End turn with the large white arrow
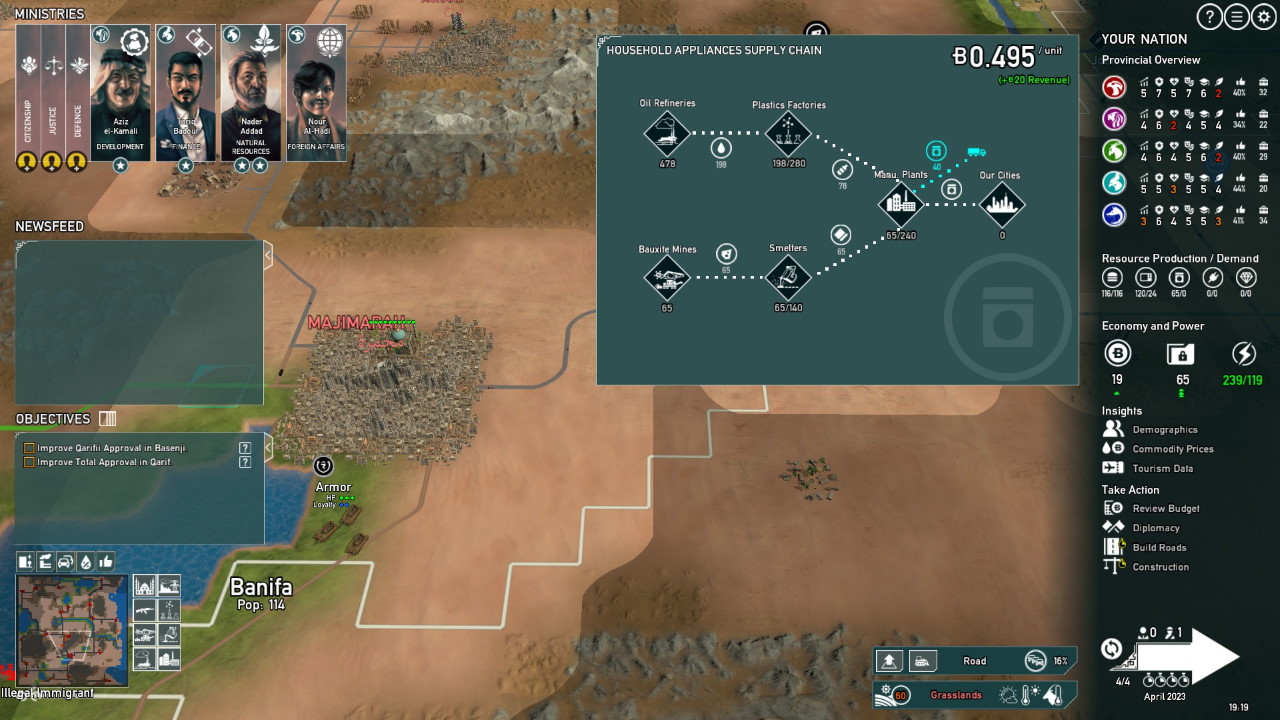Screen dimensions: 1280x720 coord(1190,655)
